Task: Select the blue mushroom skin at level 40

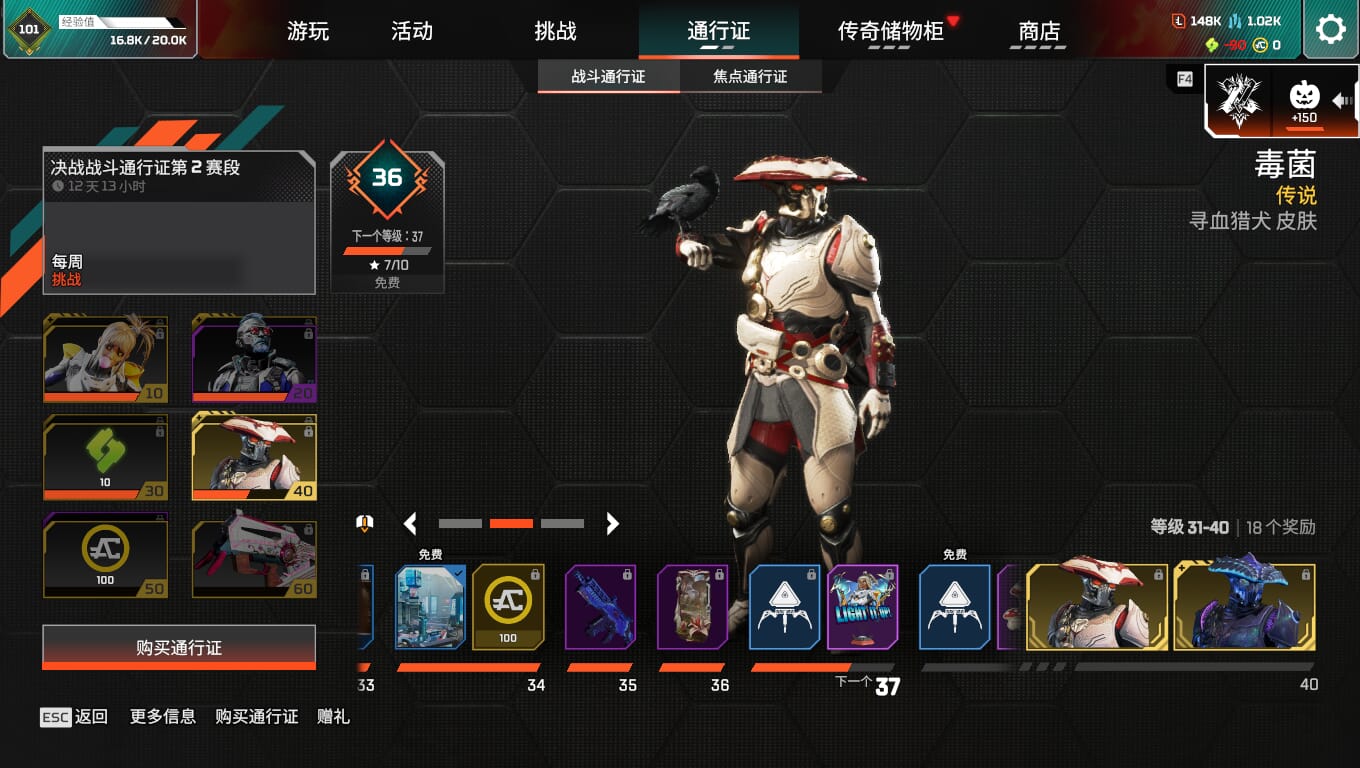Action: [1244, 606]
